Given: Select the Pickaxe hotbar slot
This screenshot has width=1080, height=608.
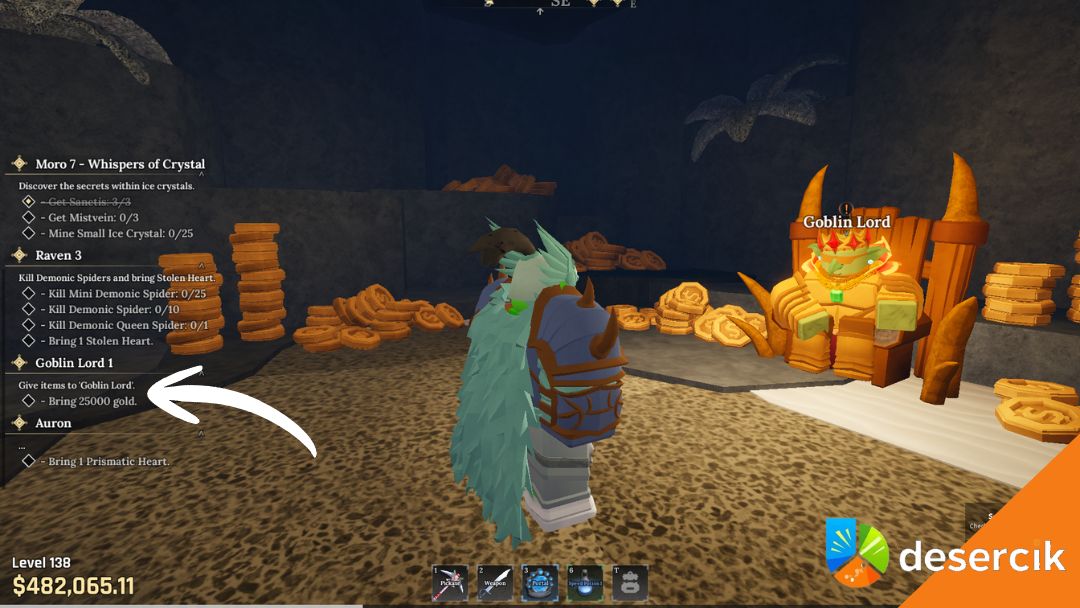Looking at the screenshot, I should (x=450, y=583).
